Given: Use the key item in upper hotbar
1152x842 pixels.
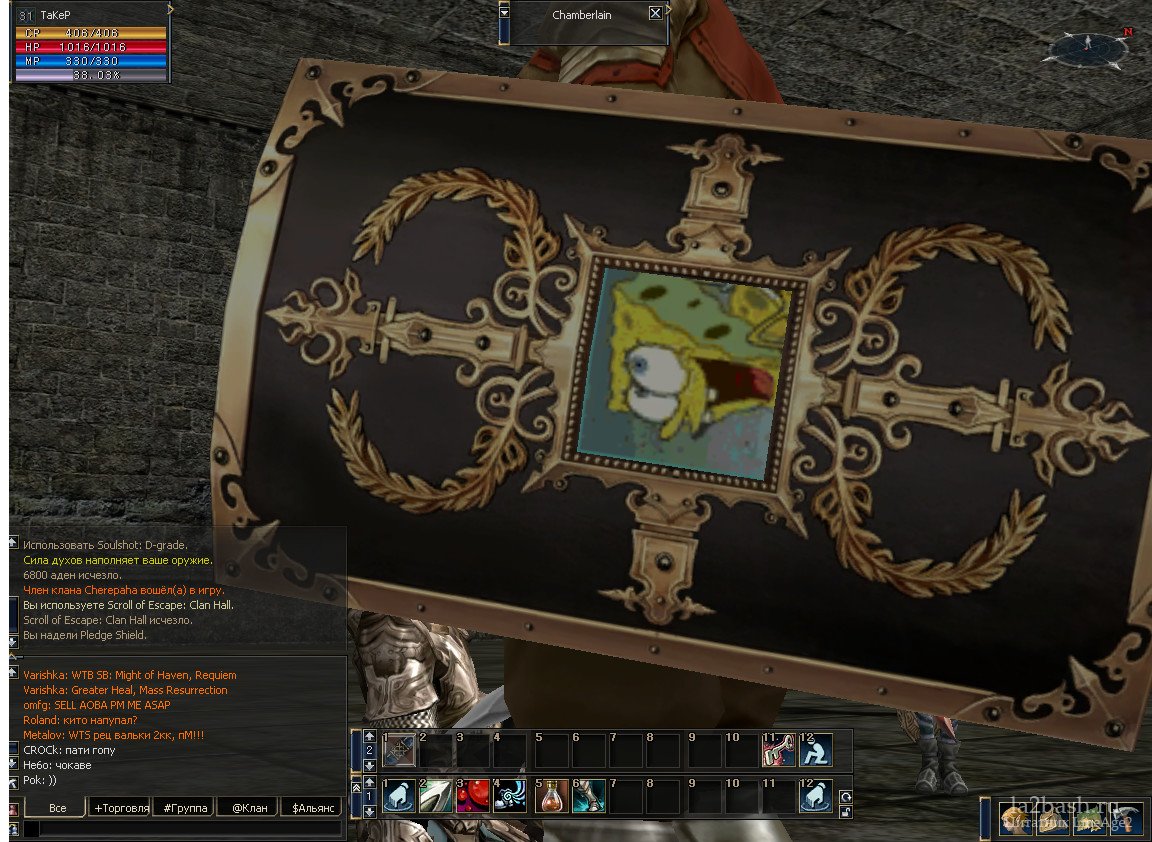Looking at the screenshot, I should tap(778, 750).
